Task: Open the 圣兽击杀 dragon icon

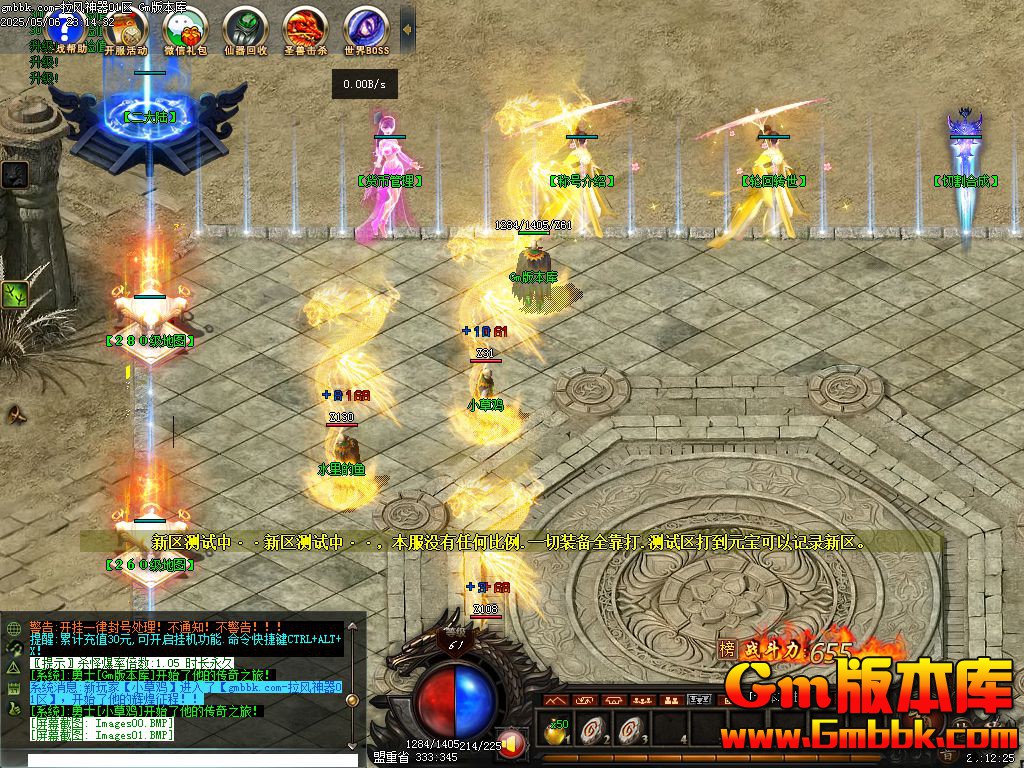Action: (x=305, y=28)
